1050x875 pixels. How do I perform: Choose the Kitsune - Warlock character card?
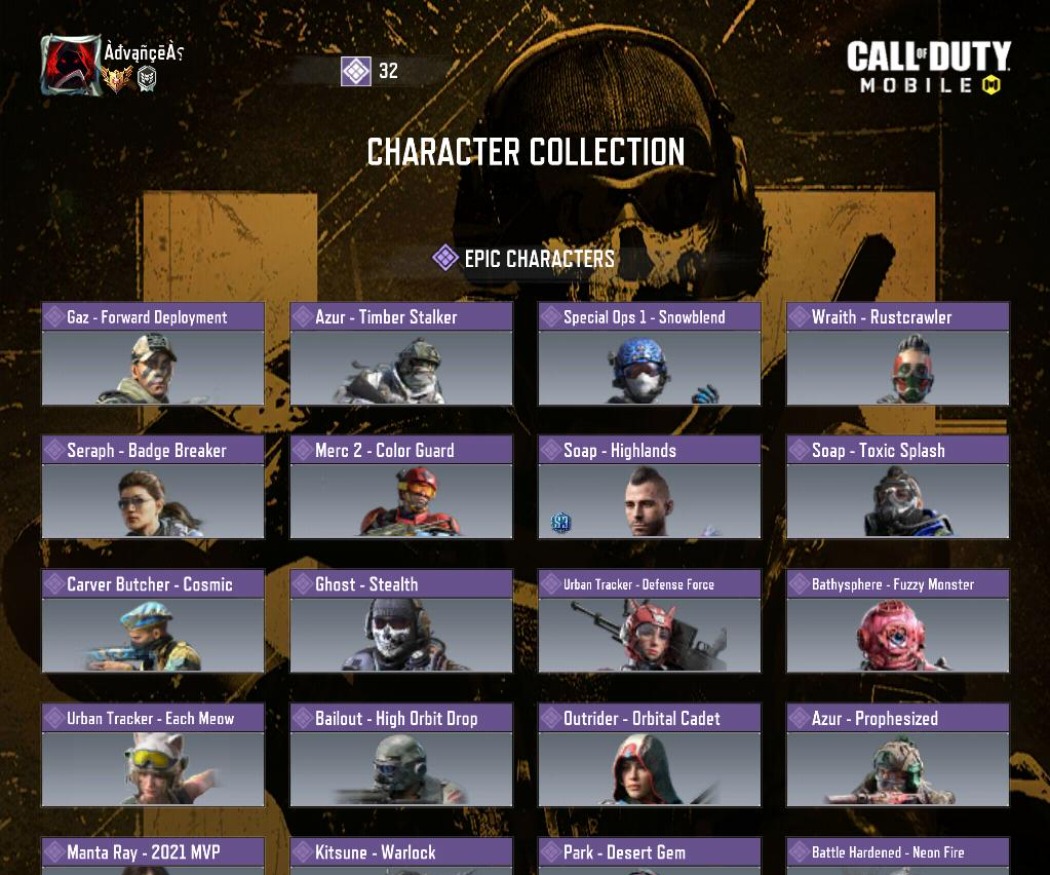(401, 855)
